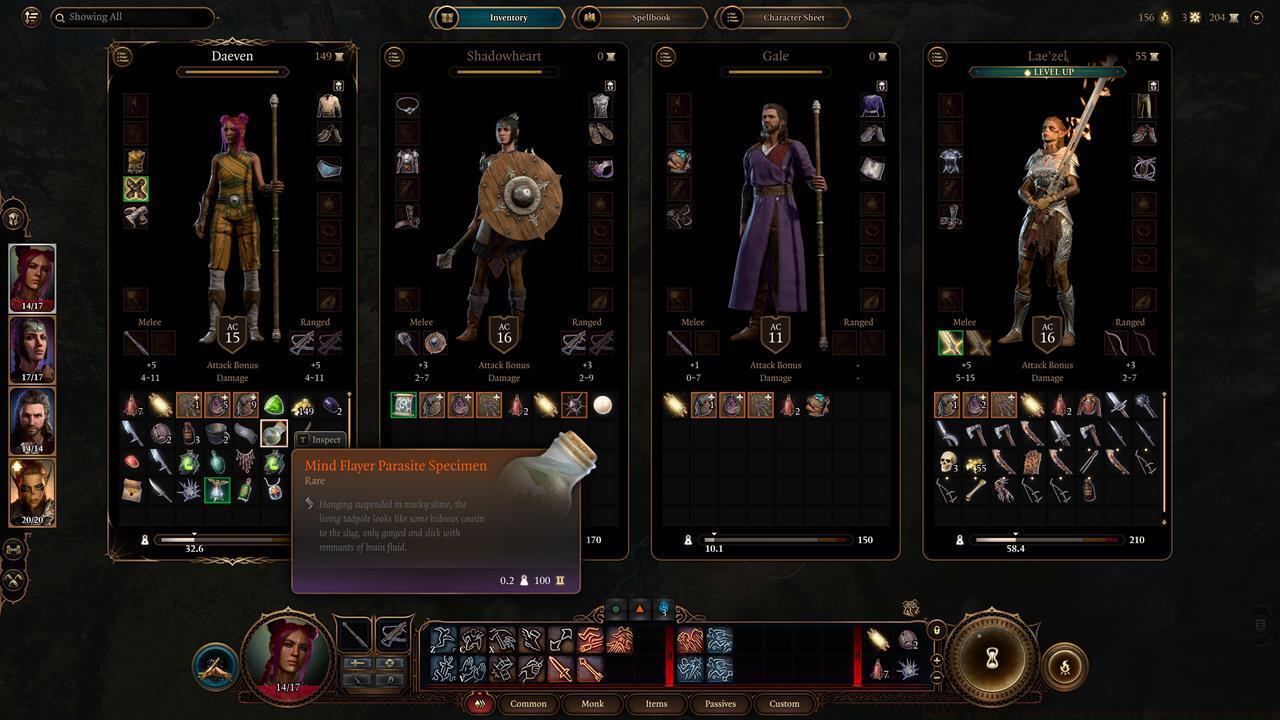
Task: Select the skull item in Lae'zel's inventory
Action: click(947, 462)
